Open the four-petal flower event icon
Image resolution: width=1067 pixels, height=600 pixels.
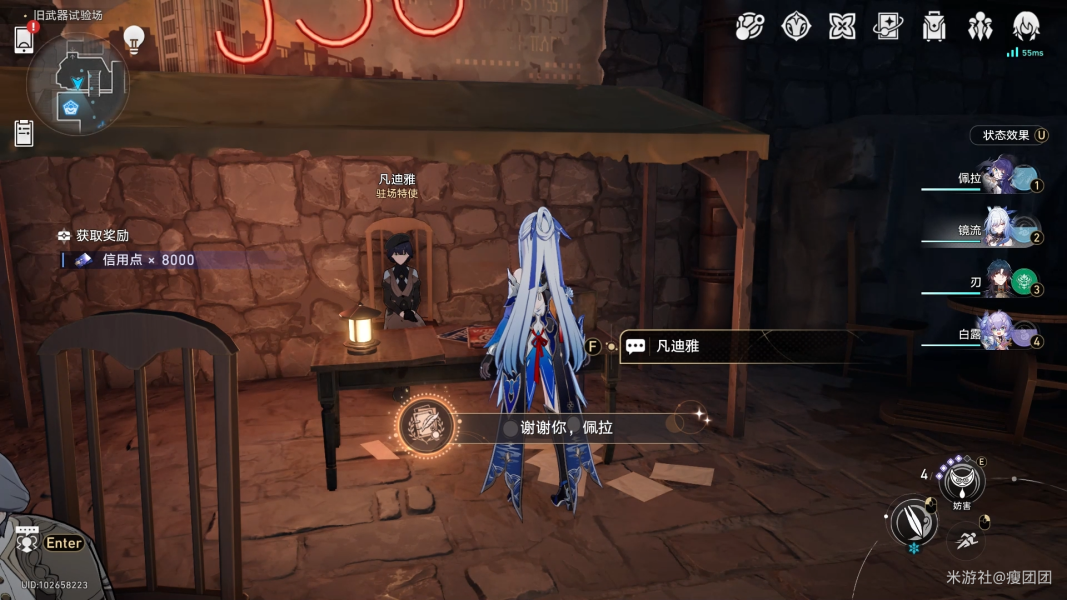(x=842, y=27)
